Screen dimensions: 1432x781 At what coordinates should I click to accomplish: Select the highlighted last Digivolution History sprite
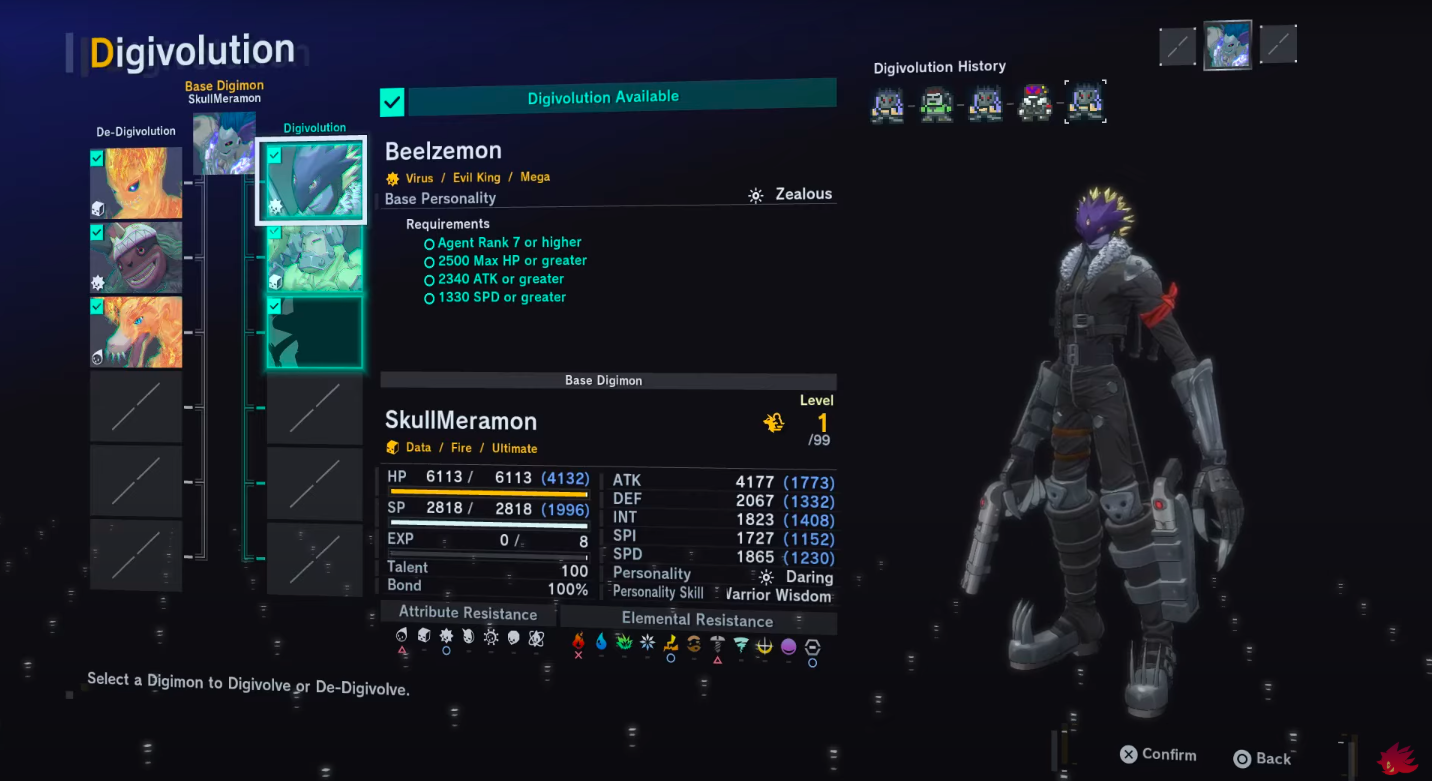click(1085, 102)
